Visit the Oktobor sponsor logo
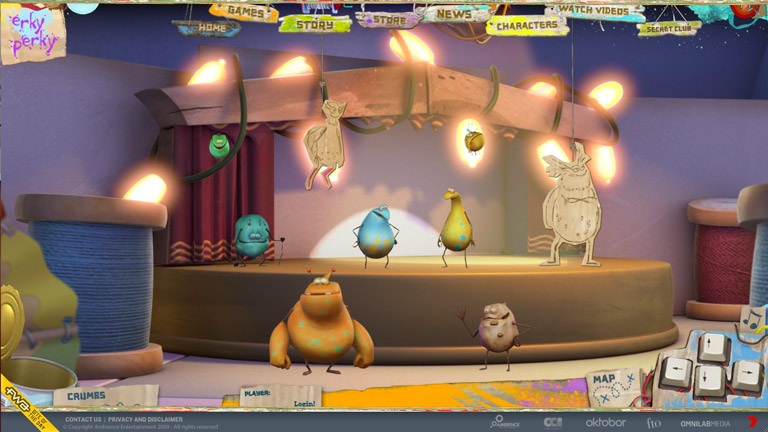 tap(605, 422)
